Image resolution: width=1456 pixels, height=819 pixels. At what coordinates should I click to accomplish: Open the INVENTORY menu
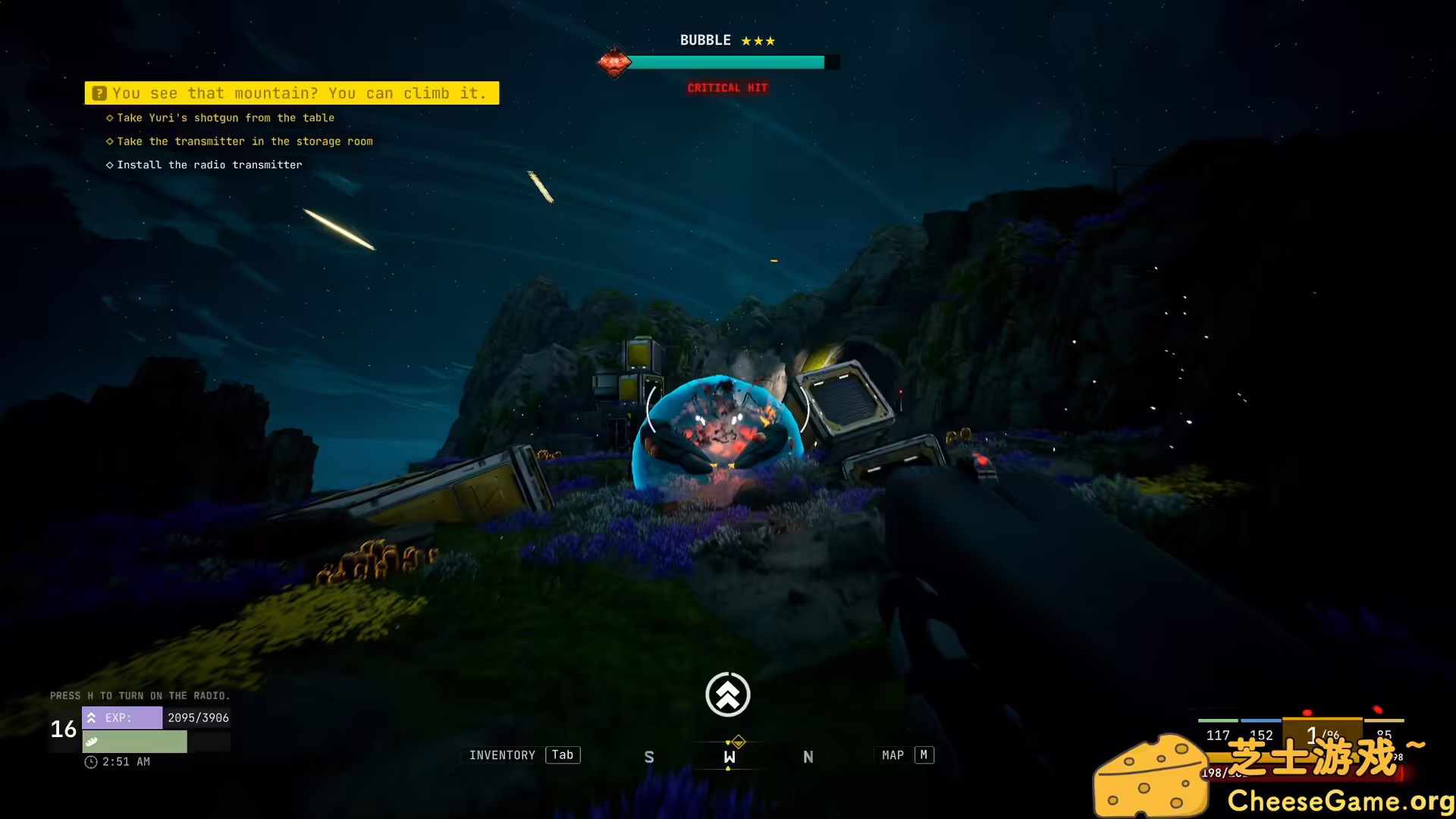[502, 755]
